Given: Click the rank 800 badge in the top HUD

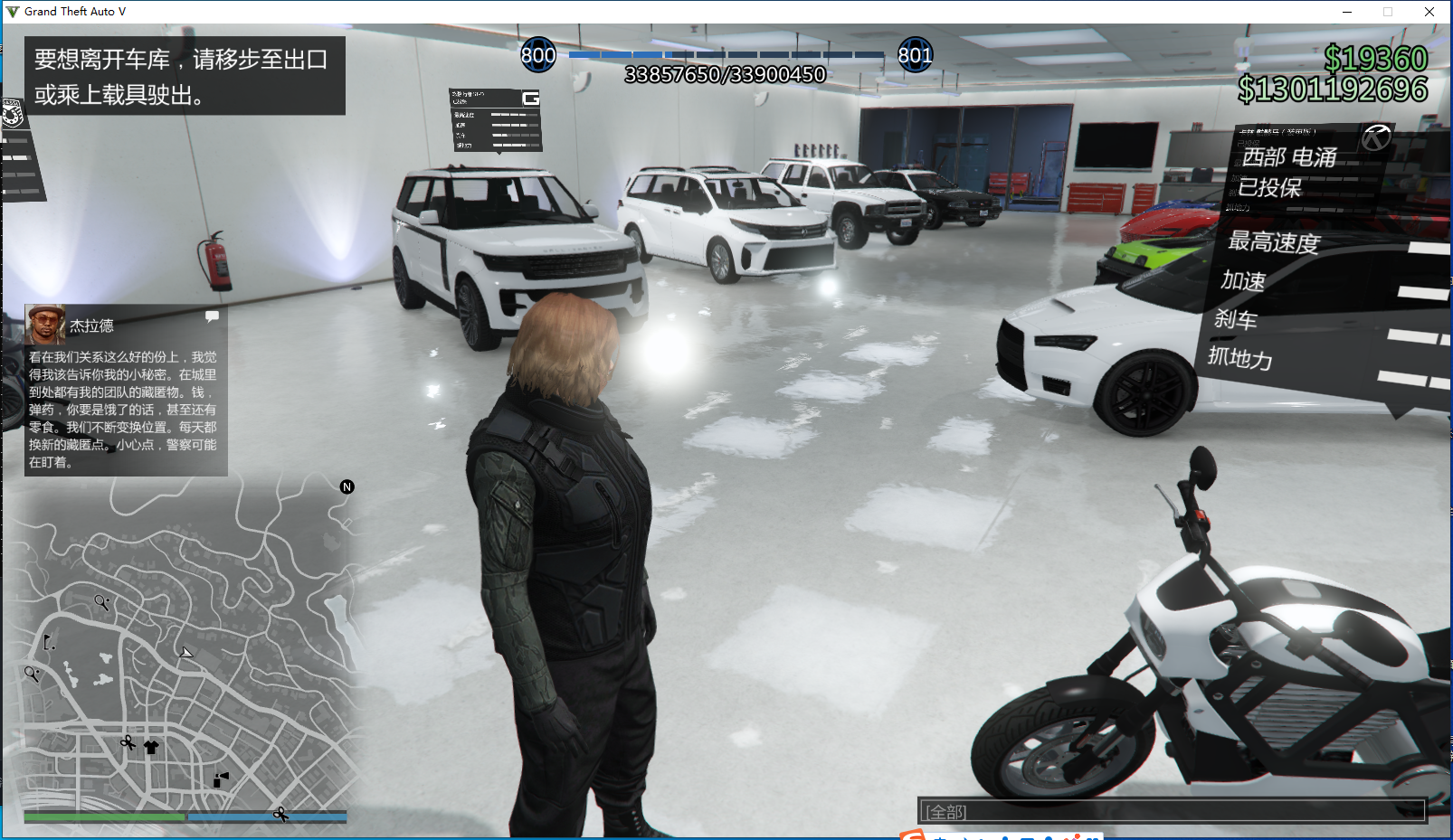Looking at the screenshot, I should [539, 55].
